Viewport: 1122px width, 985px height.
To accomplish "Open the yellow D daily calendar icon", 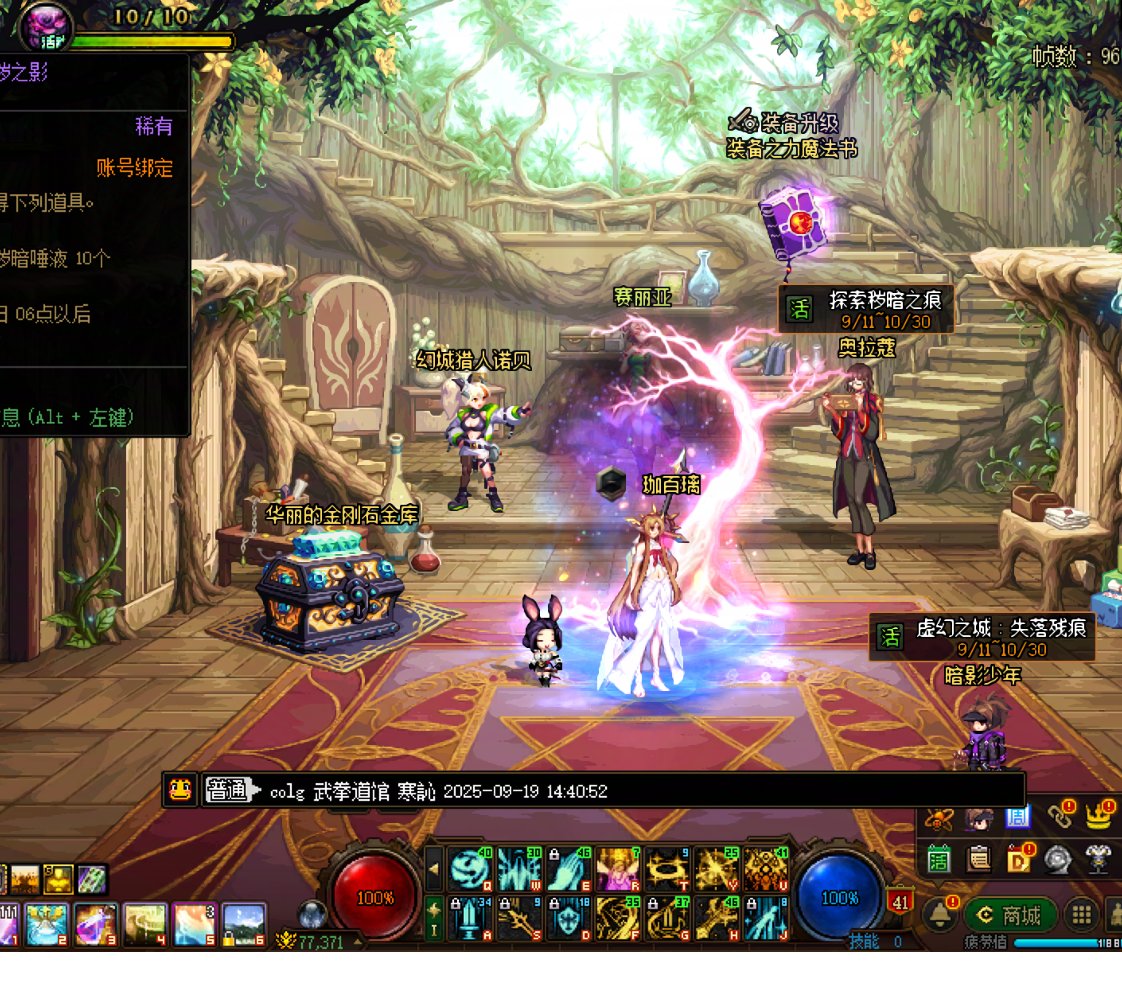I will [x=1020, y=860].
